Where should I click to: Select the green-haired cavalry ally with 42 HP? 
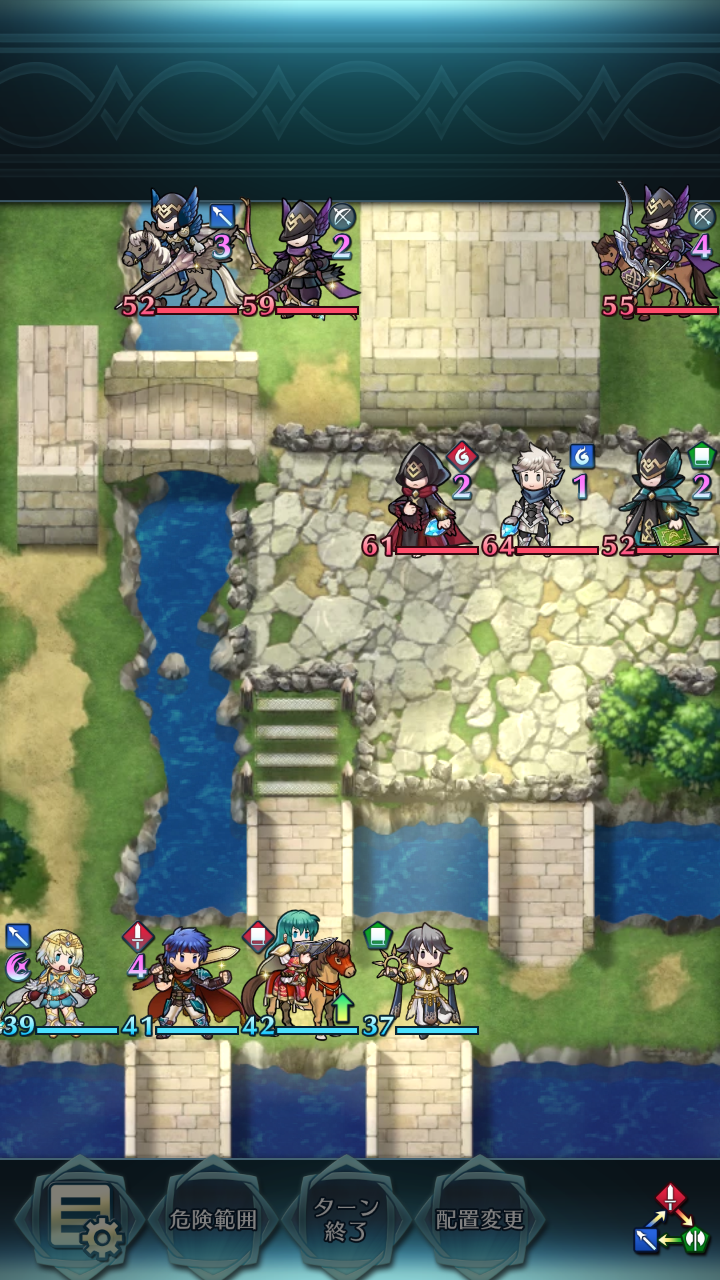(x=300, y=980)
